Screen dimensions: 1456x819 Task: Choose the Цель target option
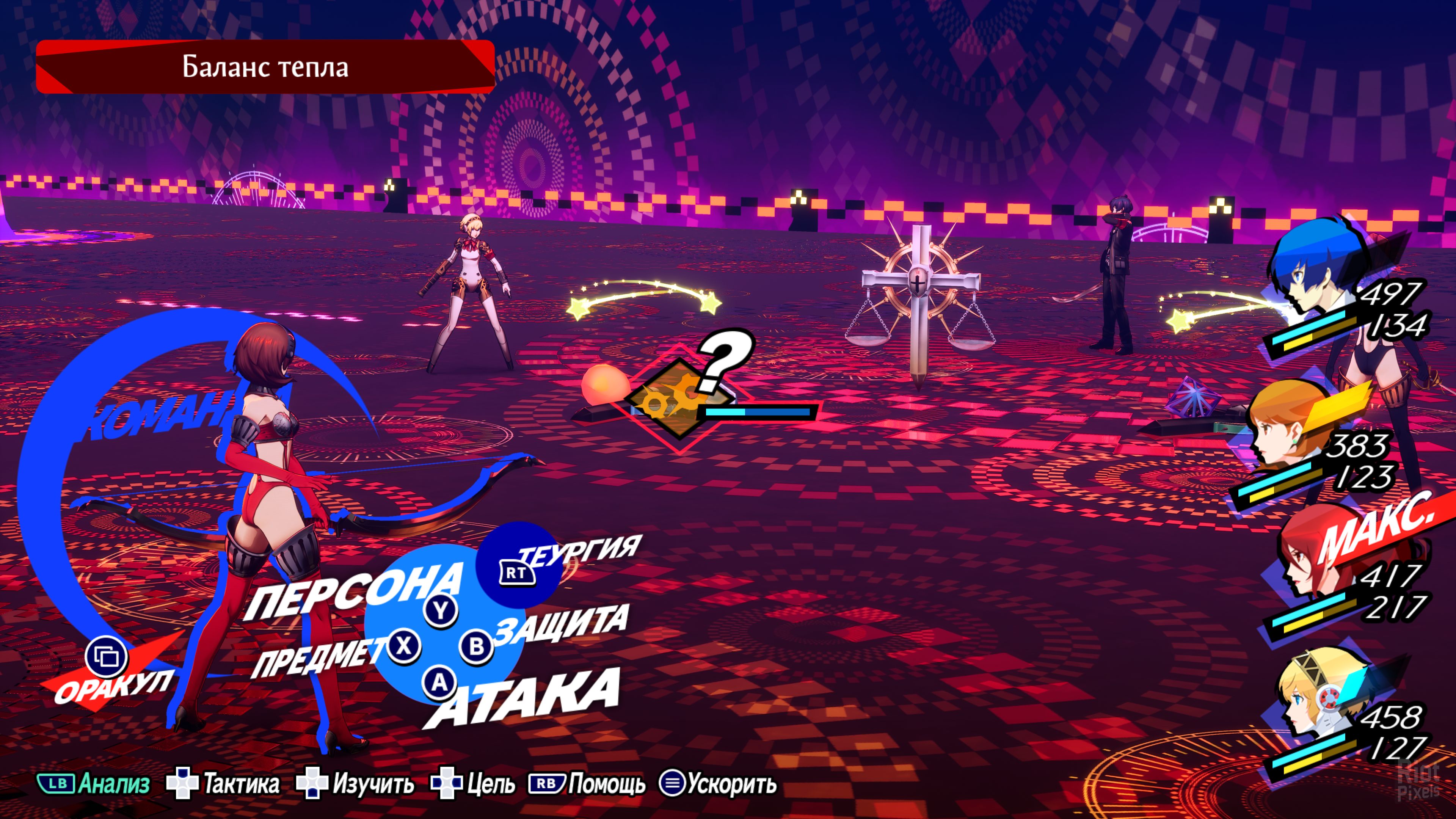click(474, 784)
